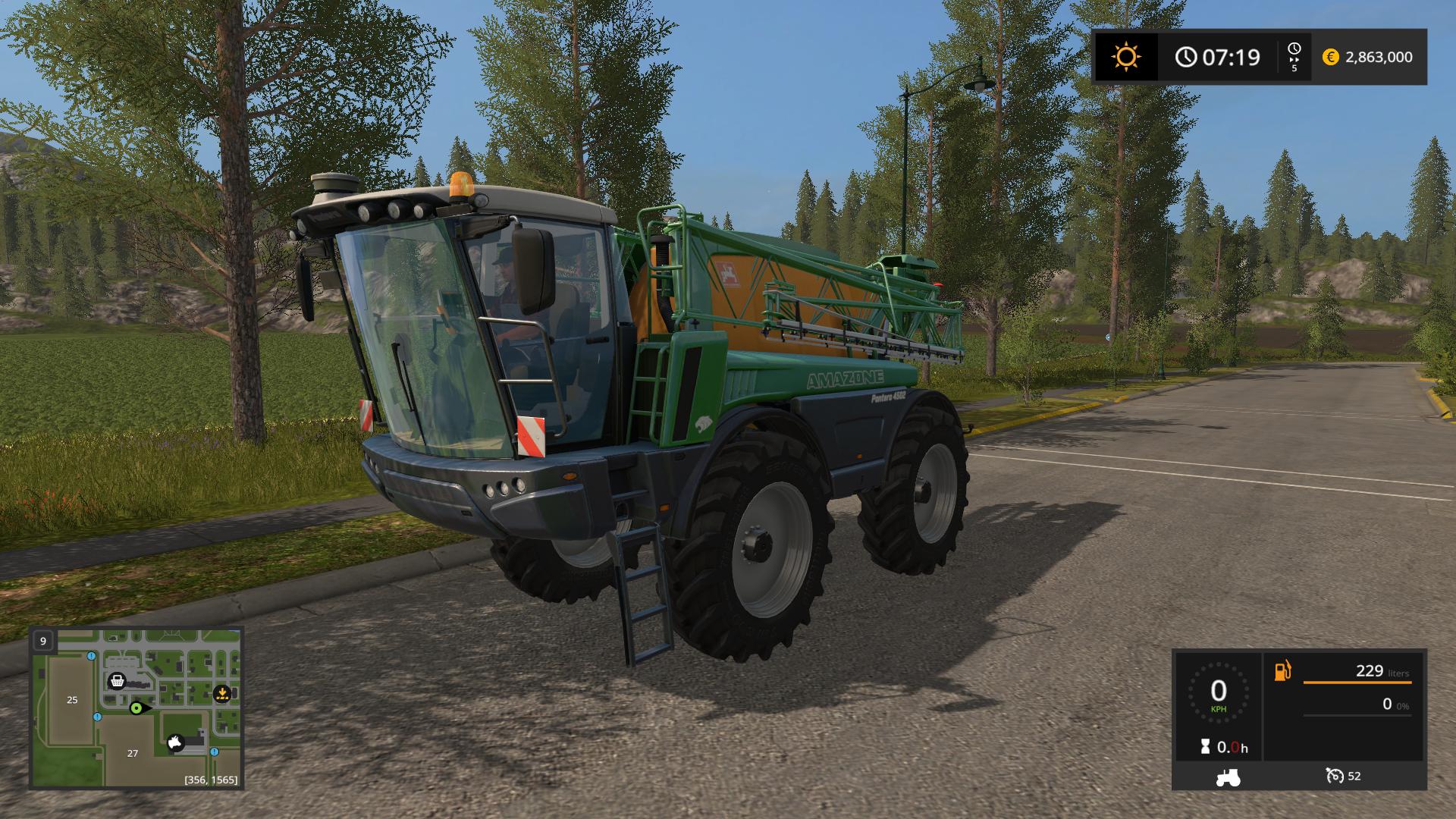
Task: Click the green player position marker
Action: click(136, 708)
